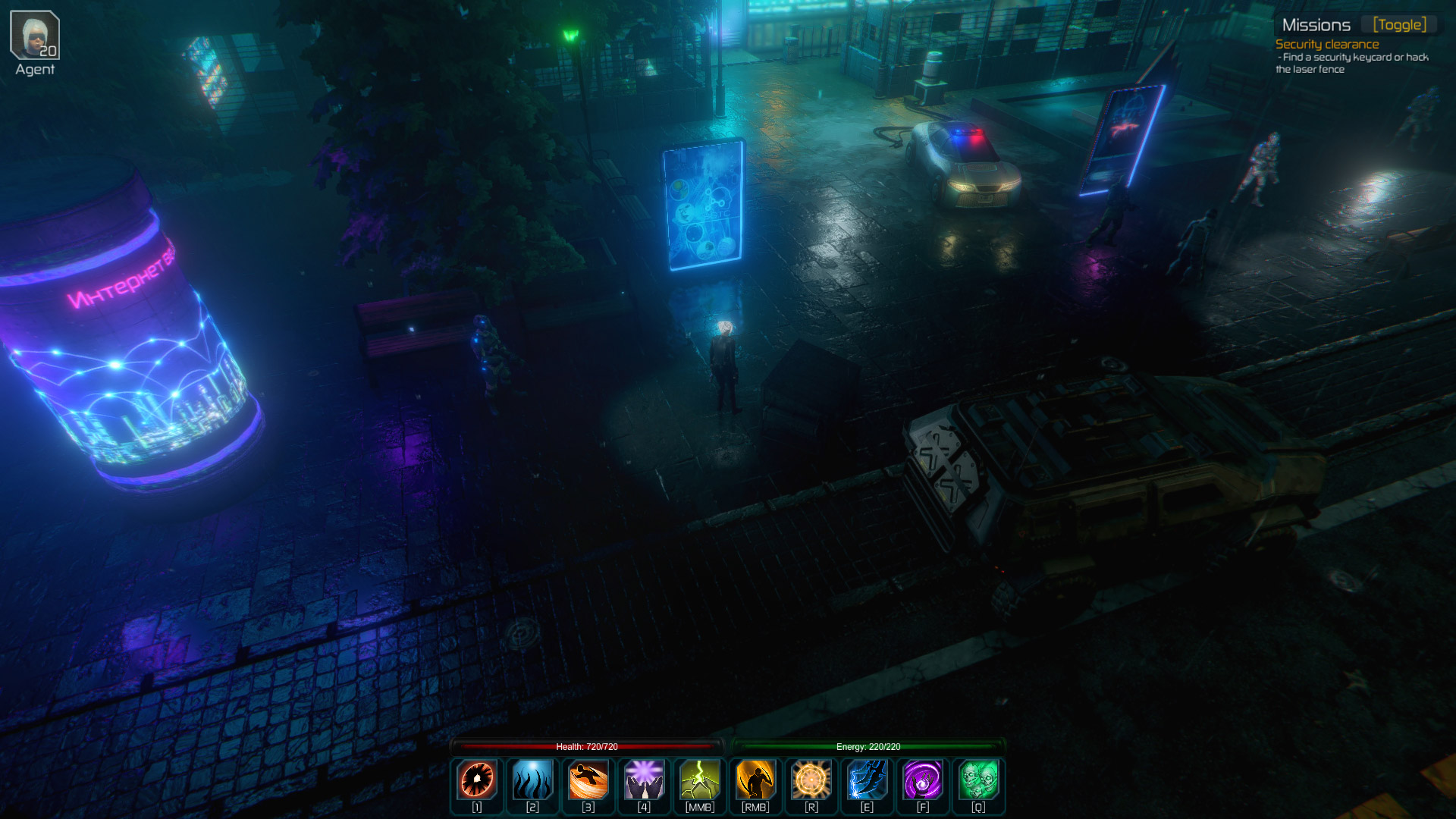
Task: Trigger the orange dashing figure ability
Action: click(x=588, y=780)
